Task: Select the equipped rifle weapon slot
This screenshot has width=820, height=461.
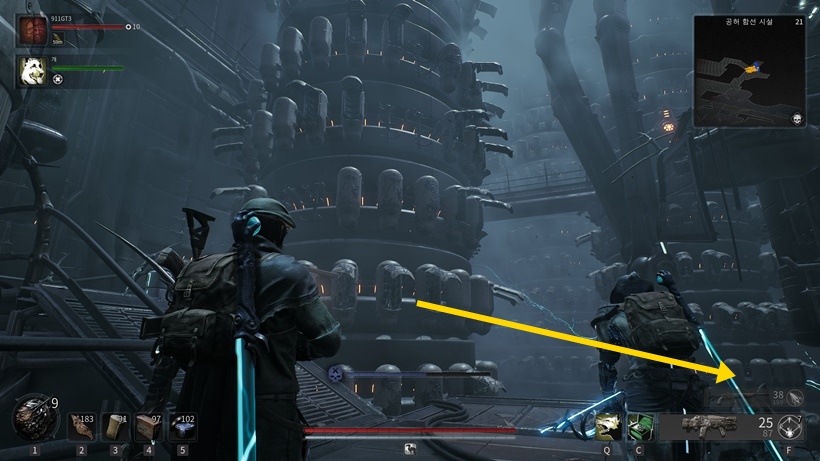Action: tap(711, 426)
